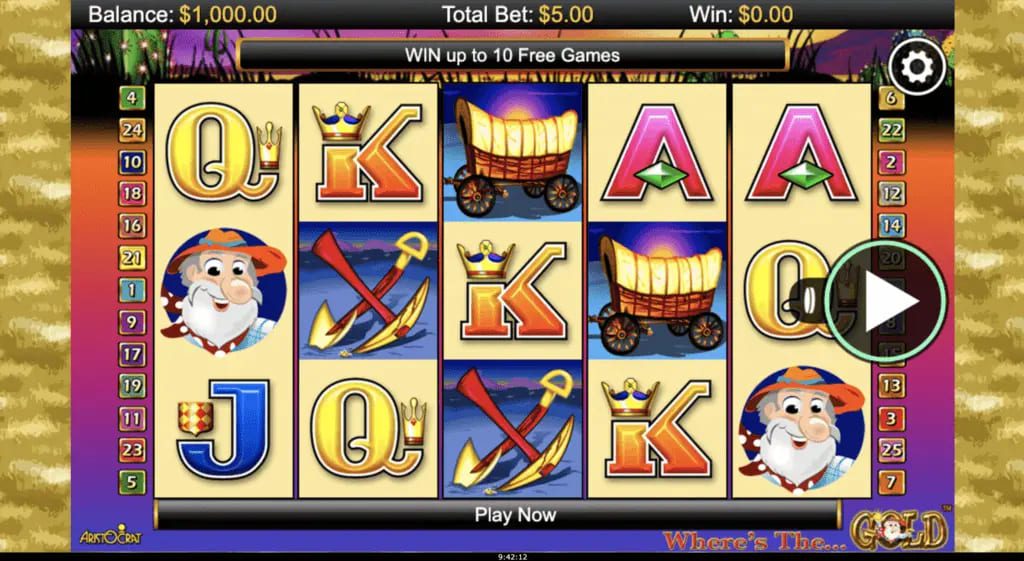Highlight payline 22 marker
Image resolution: width=1024 pixels, height=561 pixels.
(x=891, y=130)
